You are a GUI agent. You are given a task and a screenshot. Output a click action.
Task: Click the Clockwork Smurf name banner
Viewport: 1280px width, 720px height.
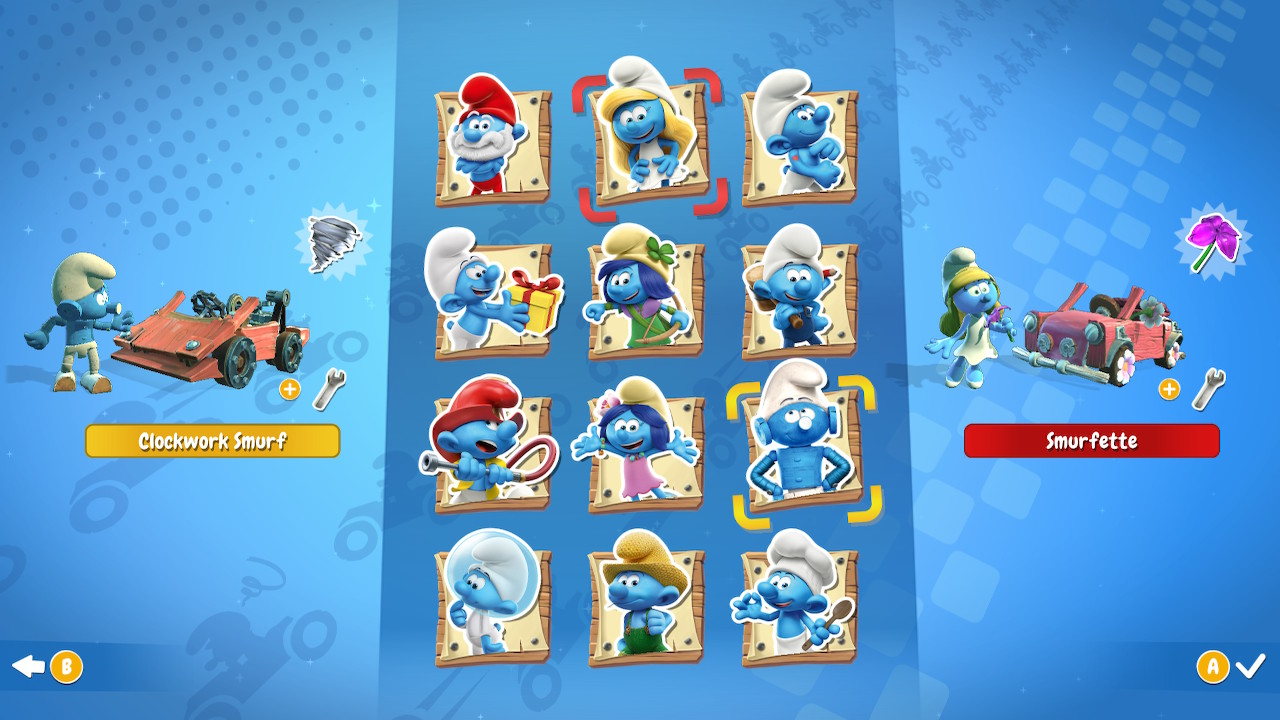pos(212,440)
